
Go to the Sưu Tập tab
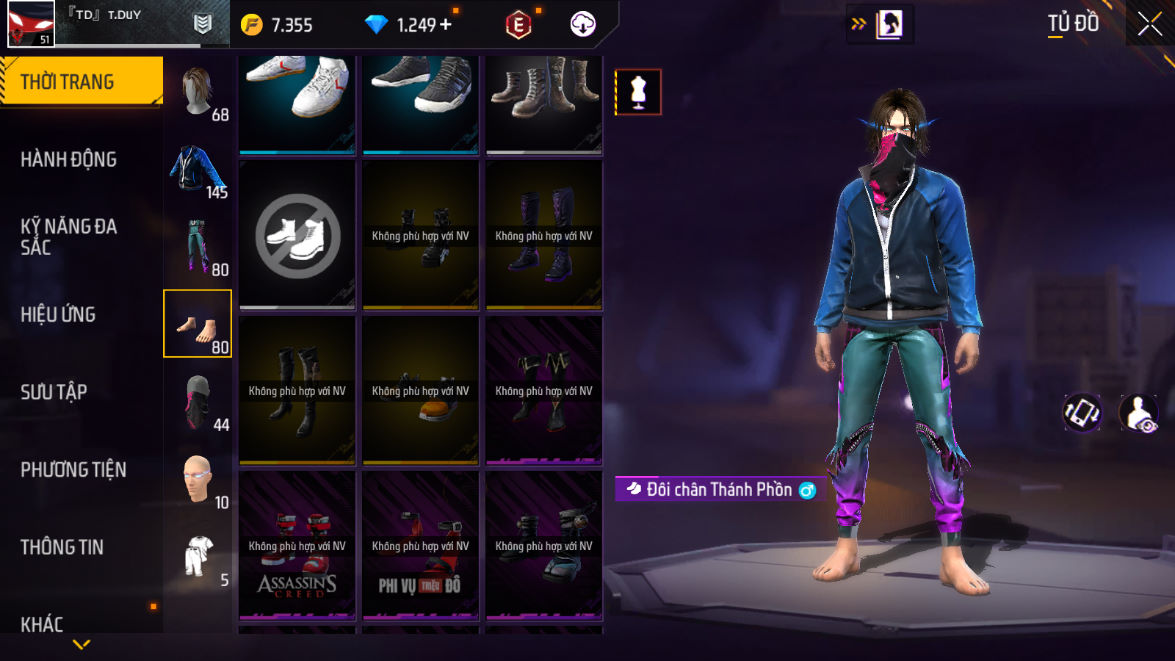55,391
